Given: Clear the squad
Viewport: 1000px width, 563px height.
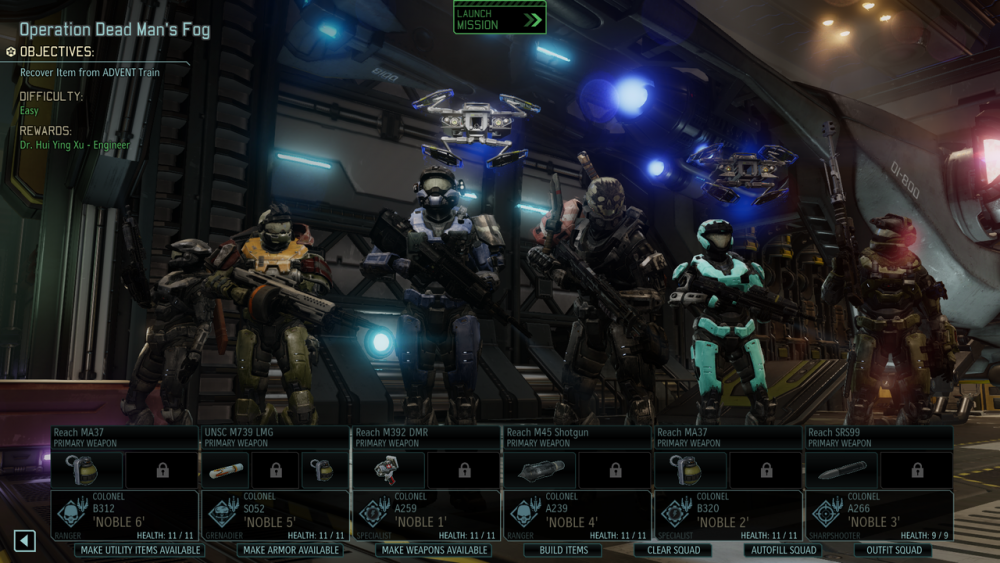Looking at the screenshot, I should click(x=672, y=550).
